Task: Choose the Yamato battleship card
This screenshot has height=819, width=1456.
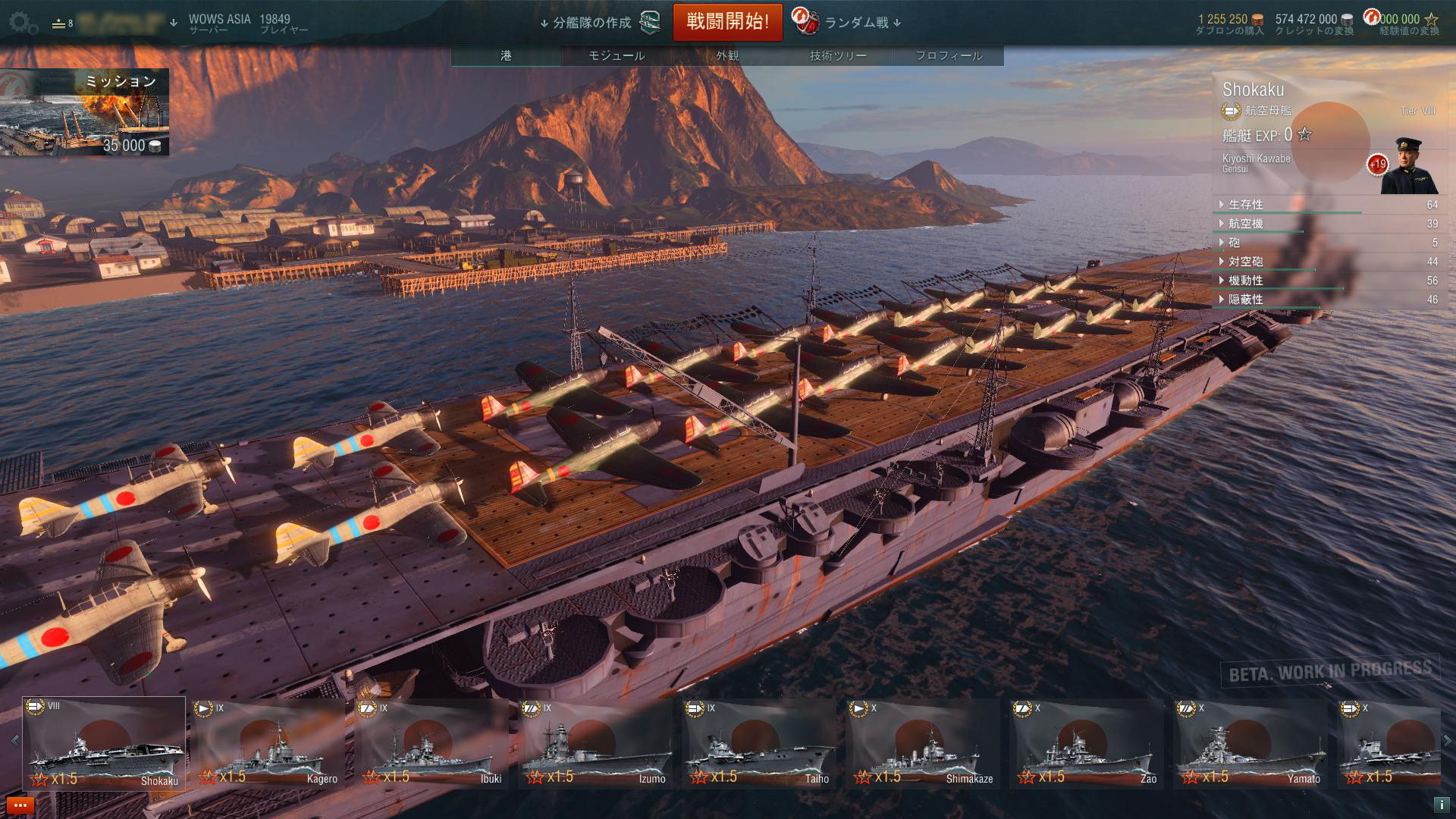Action: coord(1250,743)
